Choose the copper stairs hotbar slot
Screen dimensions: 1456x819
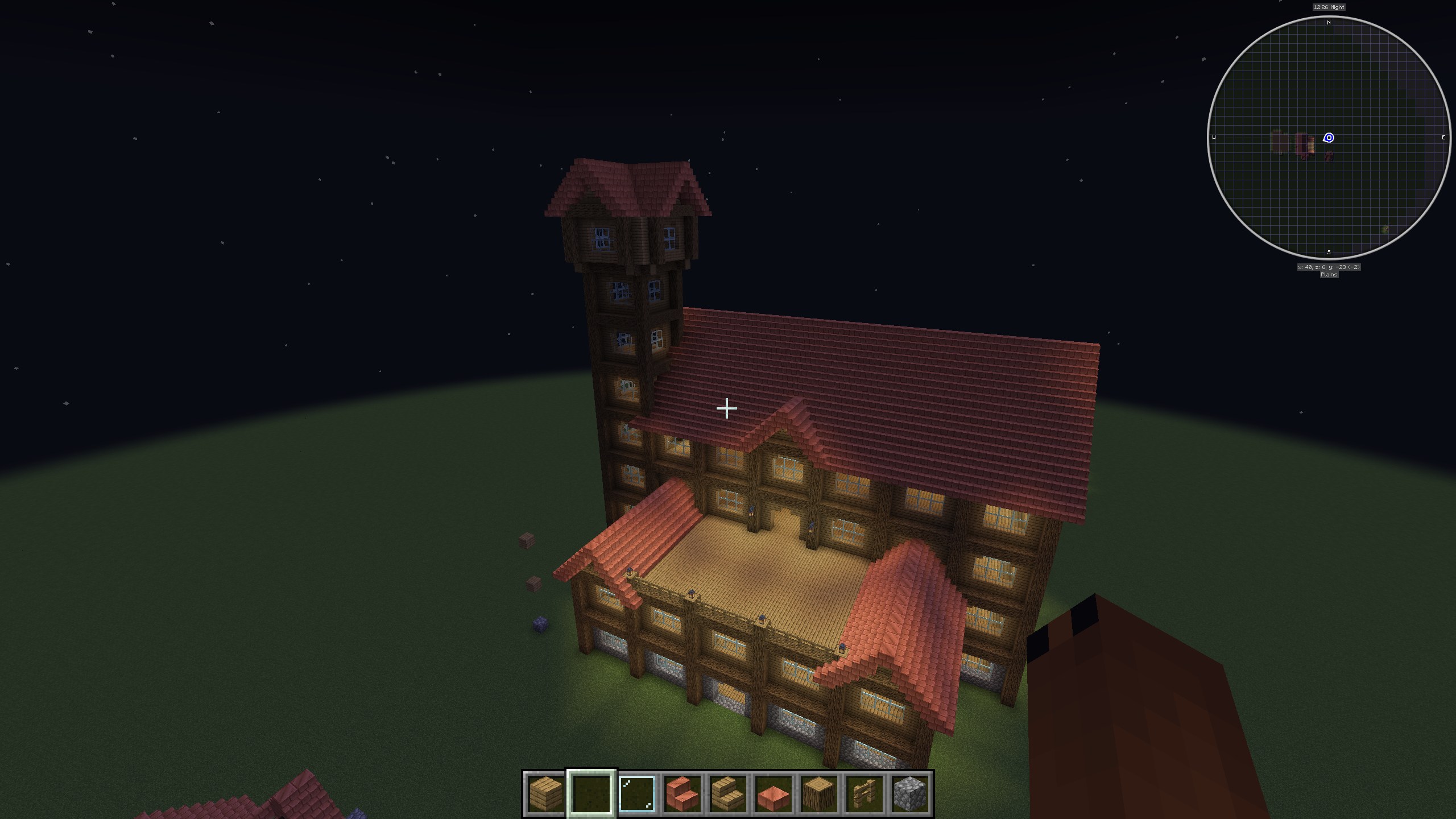pyautogui.click(x=682, y=793)
